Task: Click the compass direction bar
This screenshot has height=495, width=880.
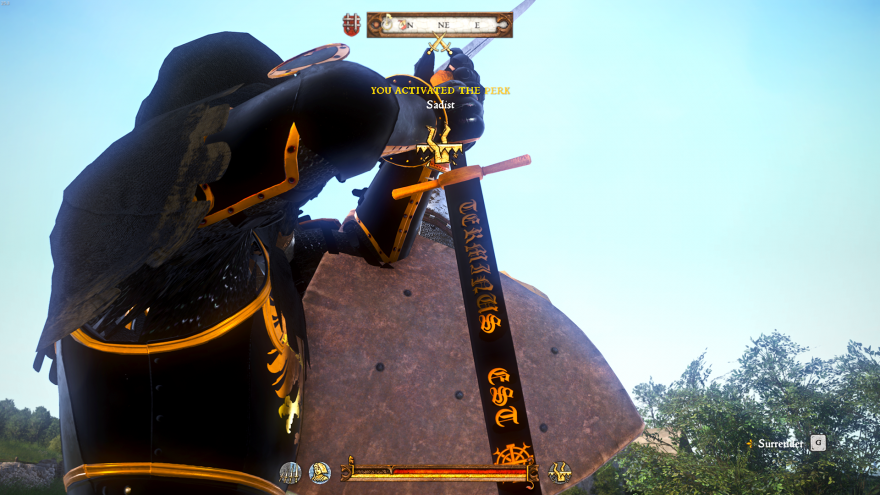Action: point(440,25)
